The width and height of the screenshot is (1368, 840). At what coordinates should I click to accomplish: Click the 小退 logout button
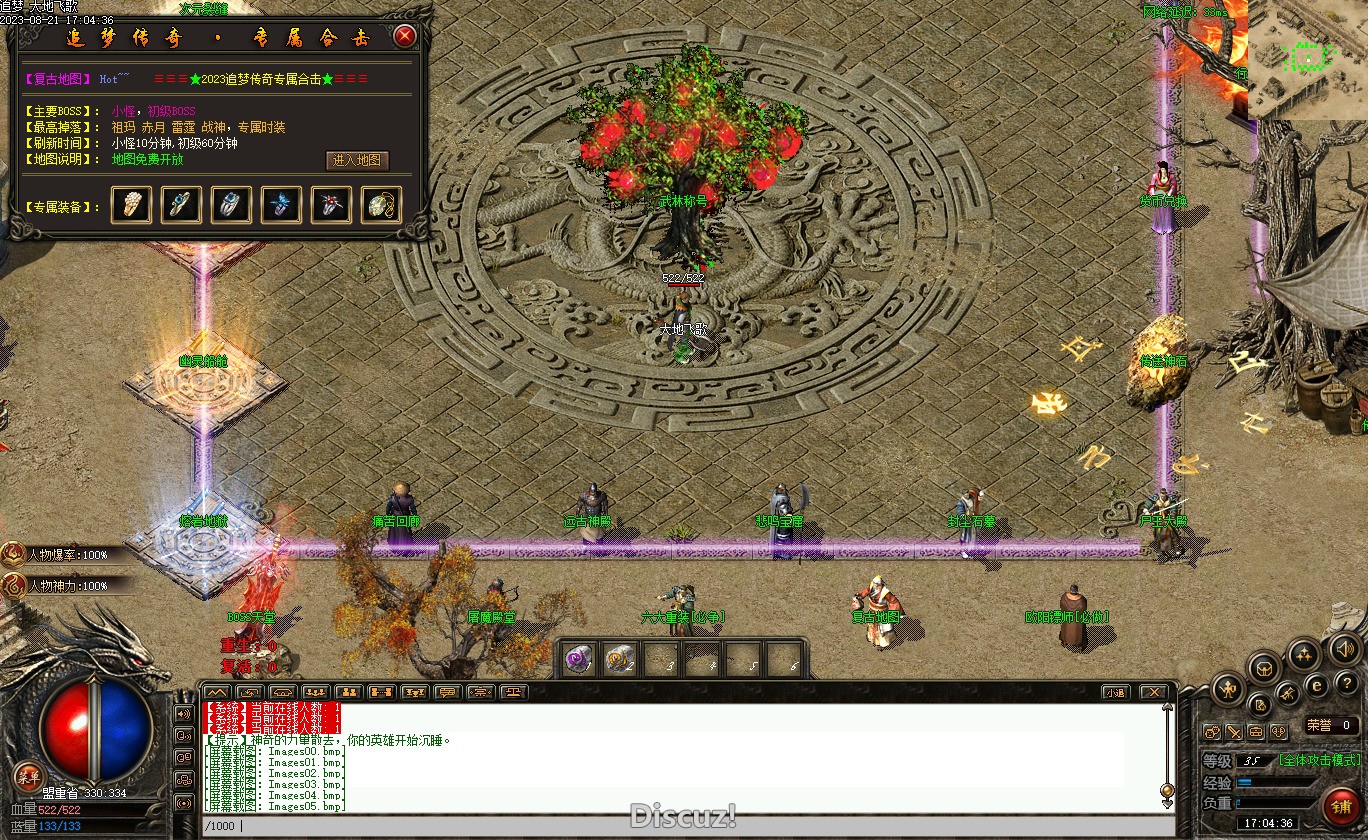[1116, 692]
